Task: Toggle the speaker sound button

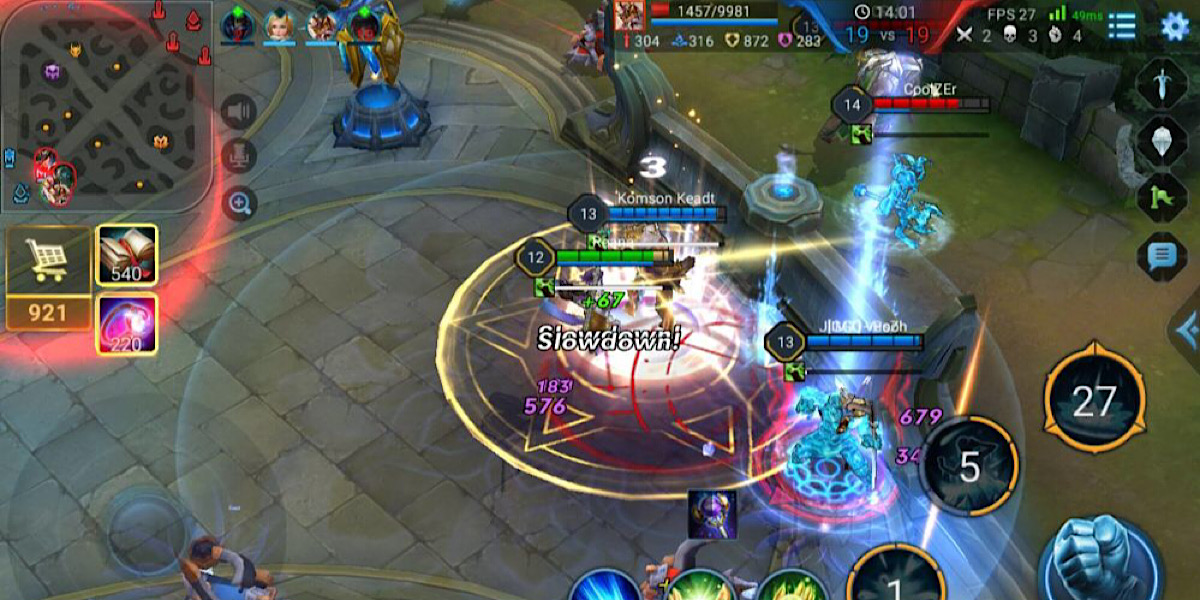Action: point(239,111)
